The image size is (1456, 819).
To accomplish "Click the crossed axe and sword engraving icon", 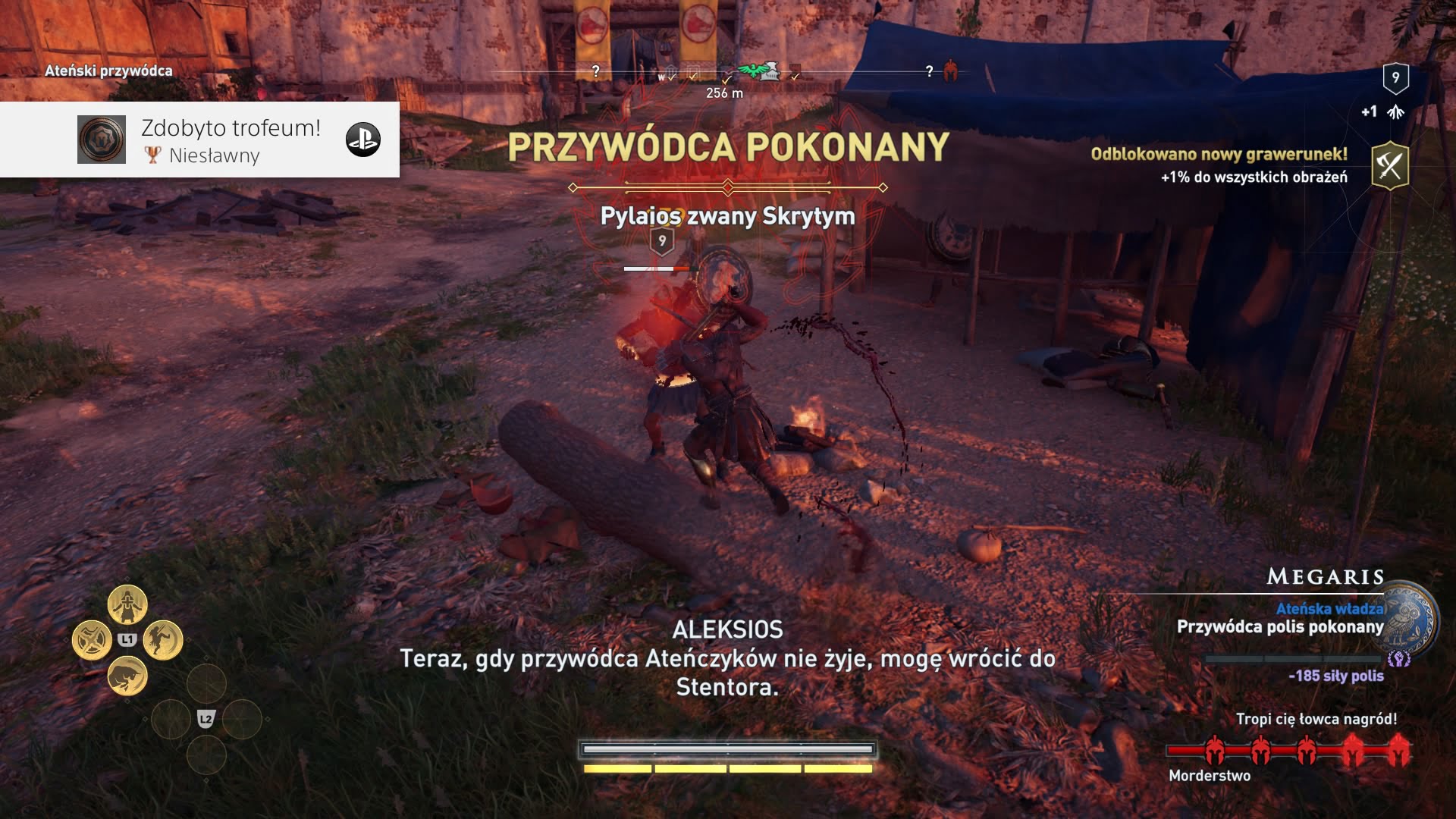I will click(1389, 165).
